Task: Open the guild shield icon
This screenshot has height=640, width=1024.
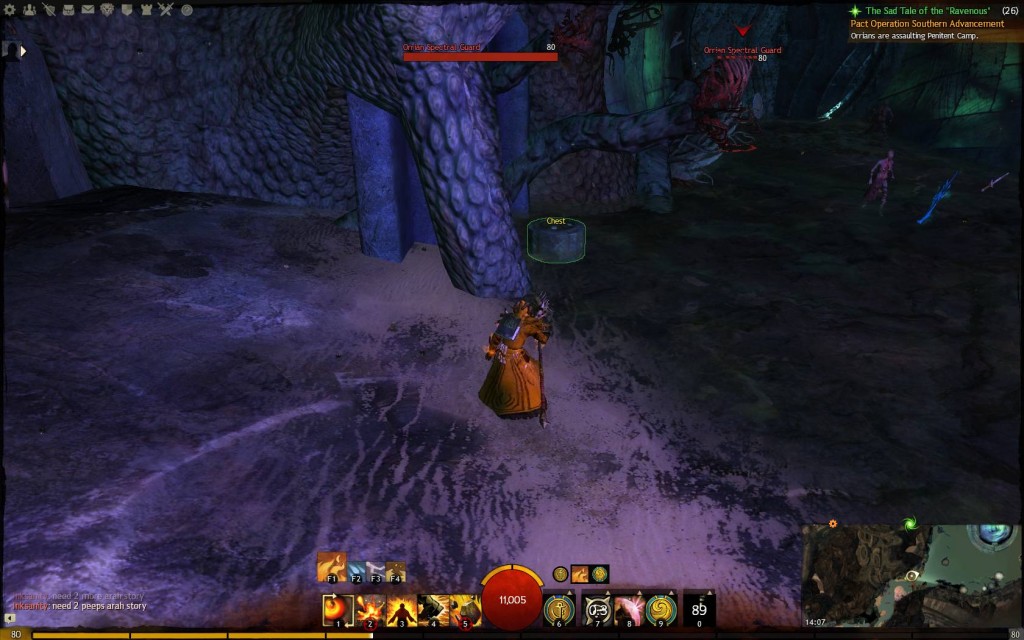Action: (126, 10)
